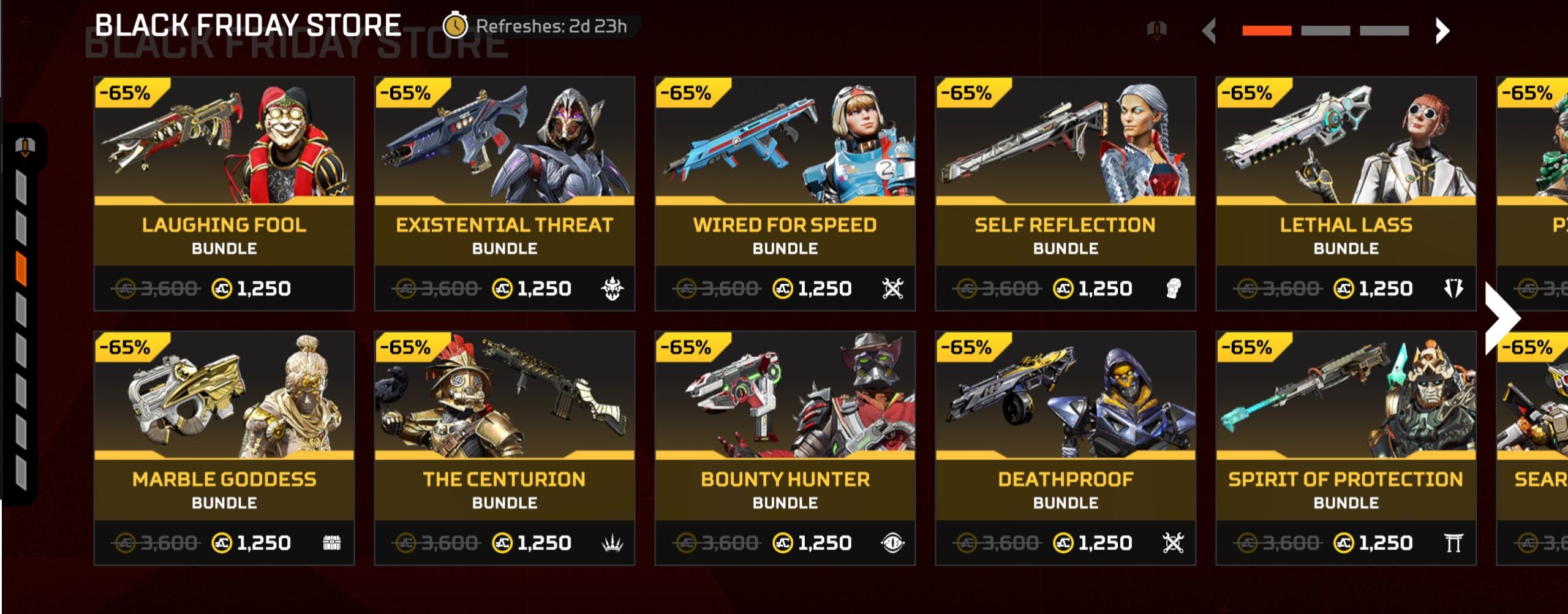The height and width of the screenshot is (614, 1568).
Task: Switch to the third store page indicator
Action: [1384, 31]
